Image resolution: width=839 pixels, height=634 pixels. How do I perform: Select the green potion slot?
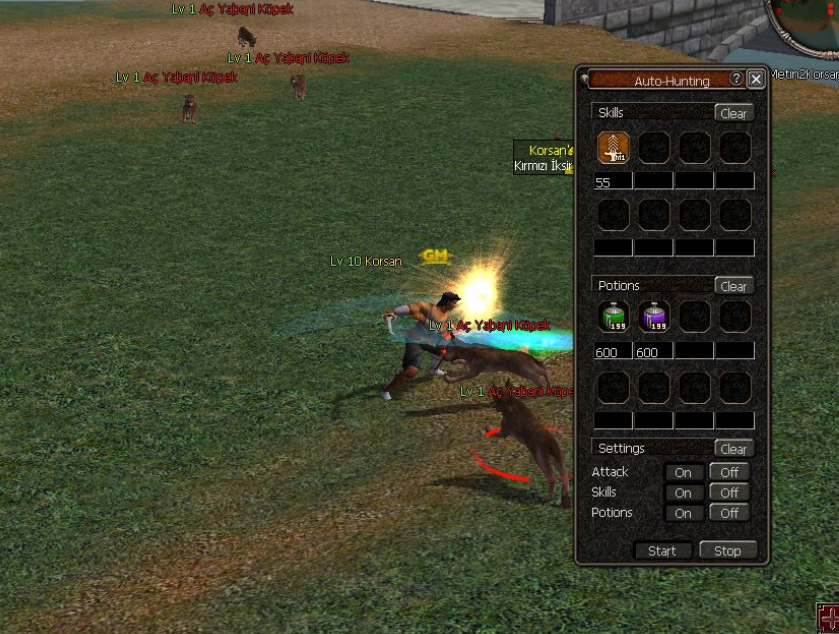tap(613, 318)
